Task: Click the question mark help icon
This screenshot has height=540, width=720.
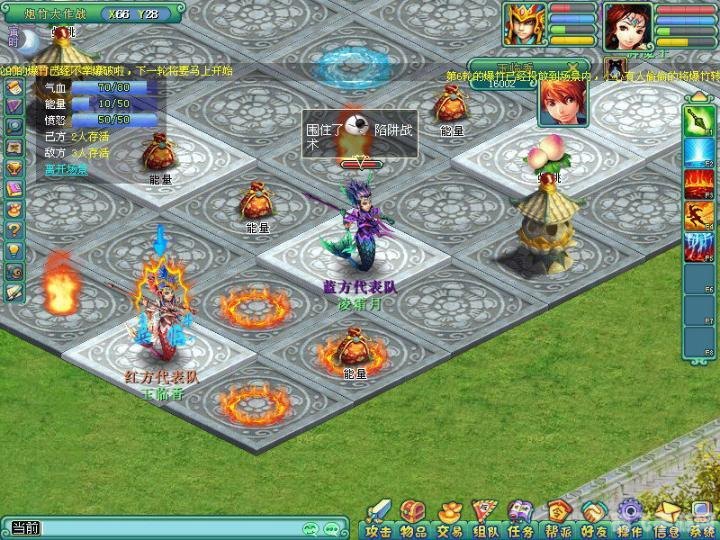Action: tap(13, 229)
